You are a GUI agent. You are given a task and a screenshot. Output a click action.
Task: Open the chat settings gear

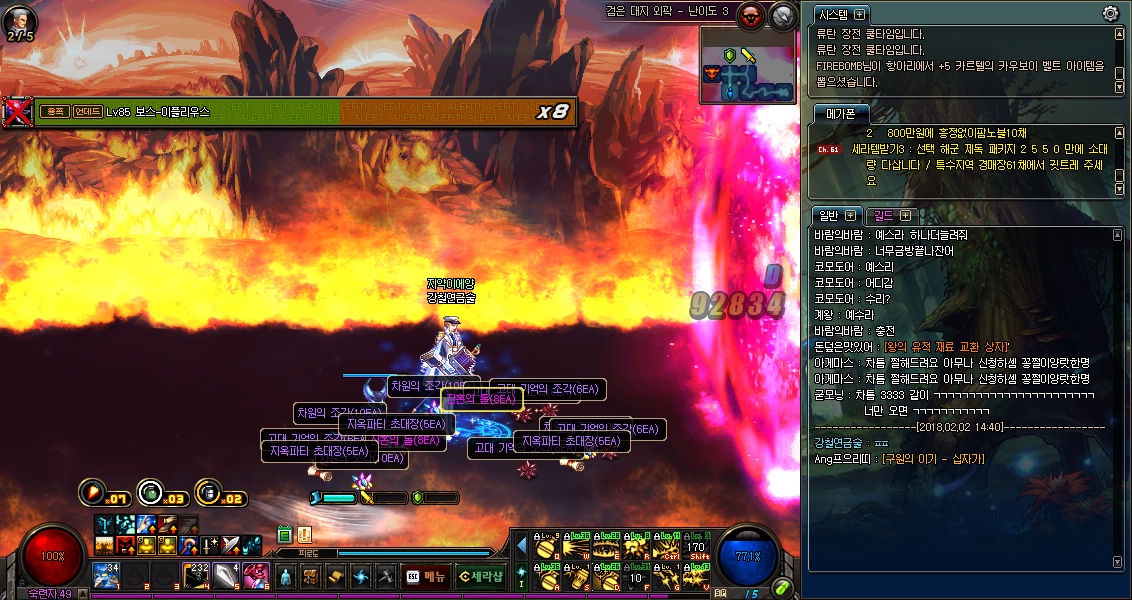click(1110, 13)
